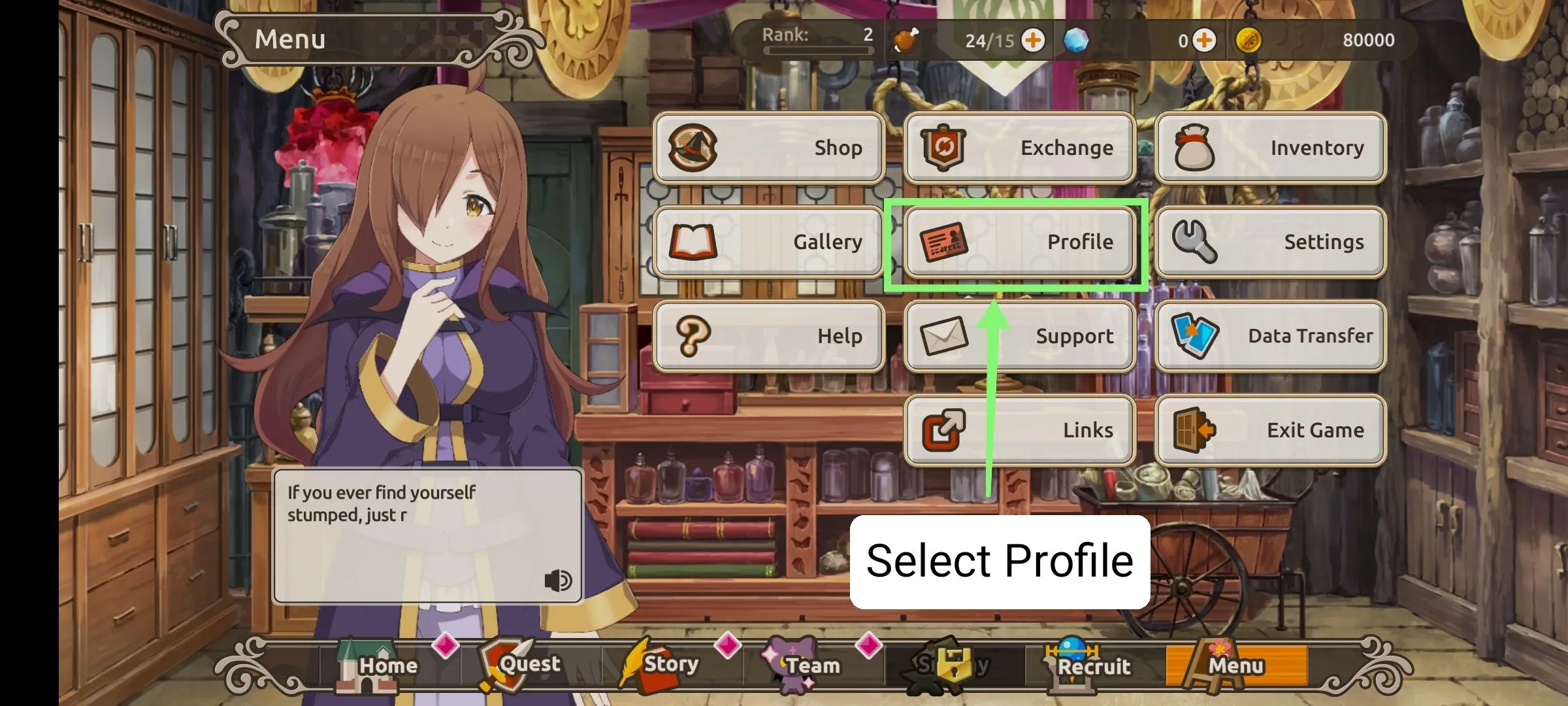Click Exit Game
This screenshot has height=706, width=1568.
point(1270,430)
